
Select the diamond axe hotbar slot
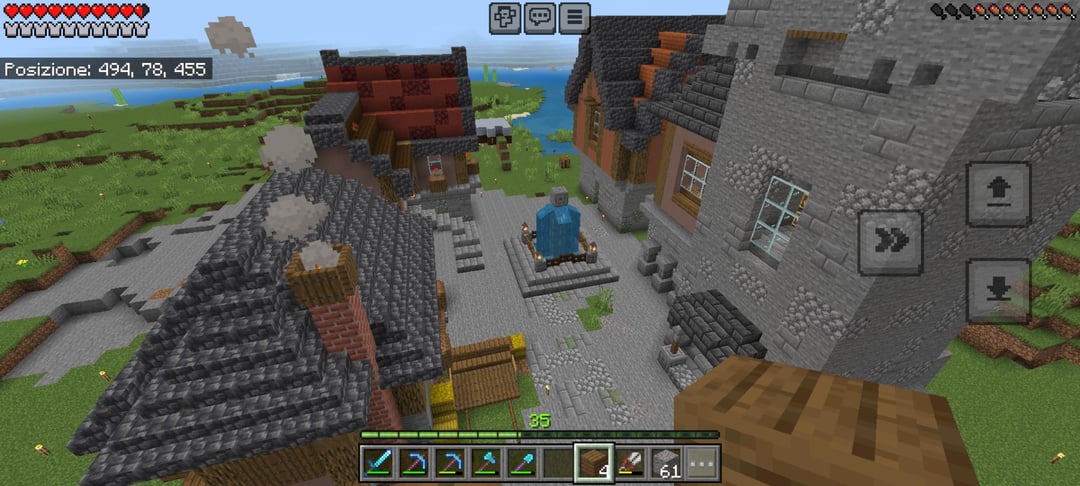487,462
